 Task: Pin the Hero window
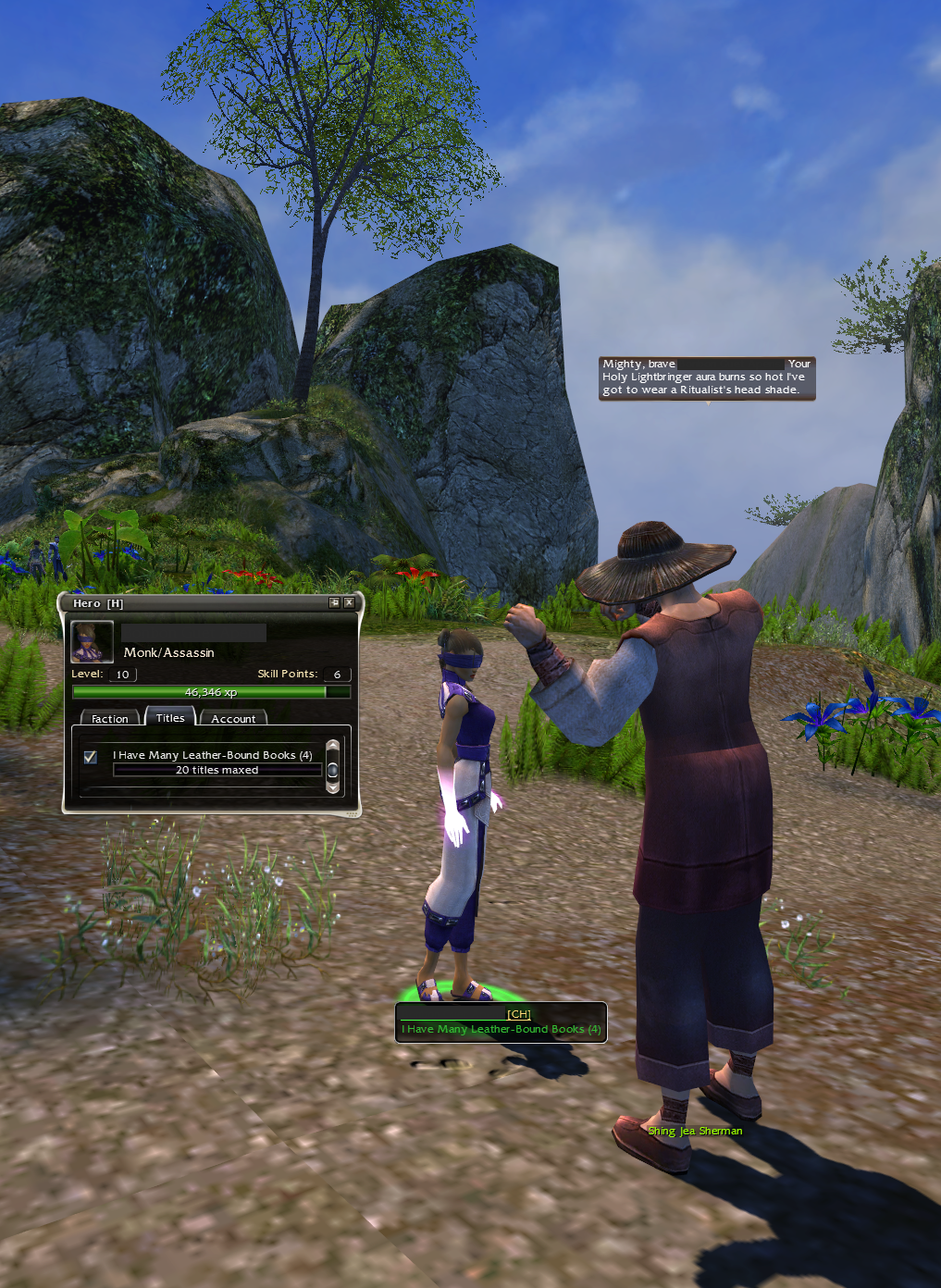click(x=334, y=602)
